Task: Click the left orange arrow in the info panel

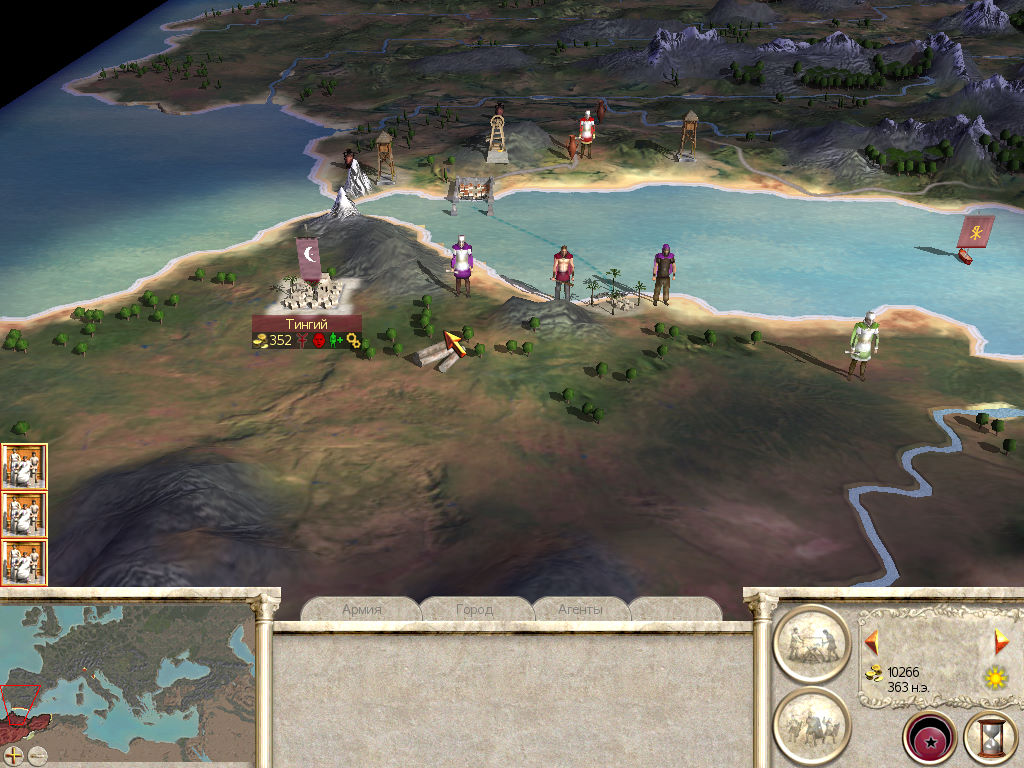Action: pos(871,640)
